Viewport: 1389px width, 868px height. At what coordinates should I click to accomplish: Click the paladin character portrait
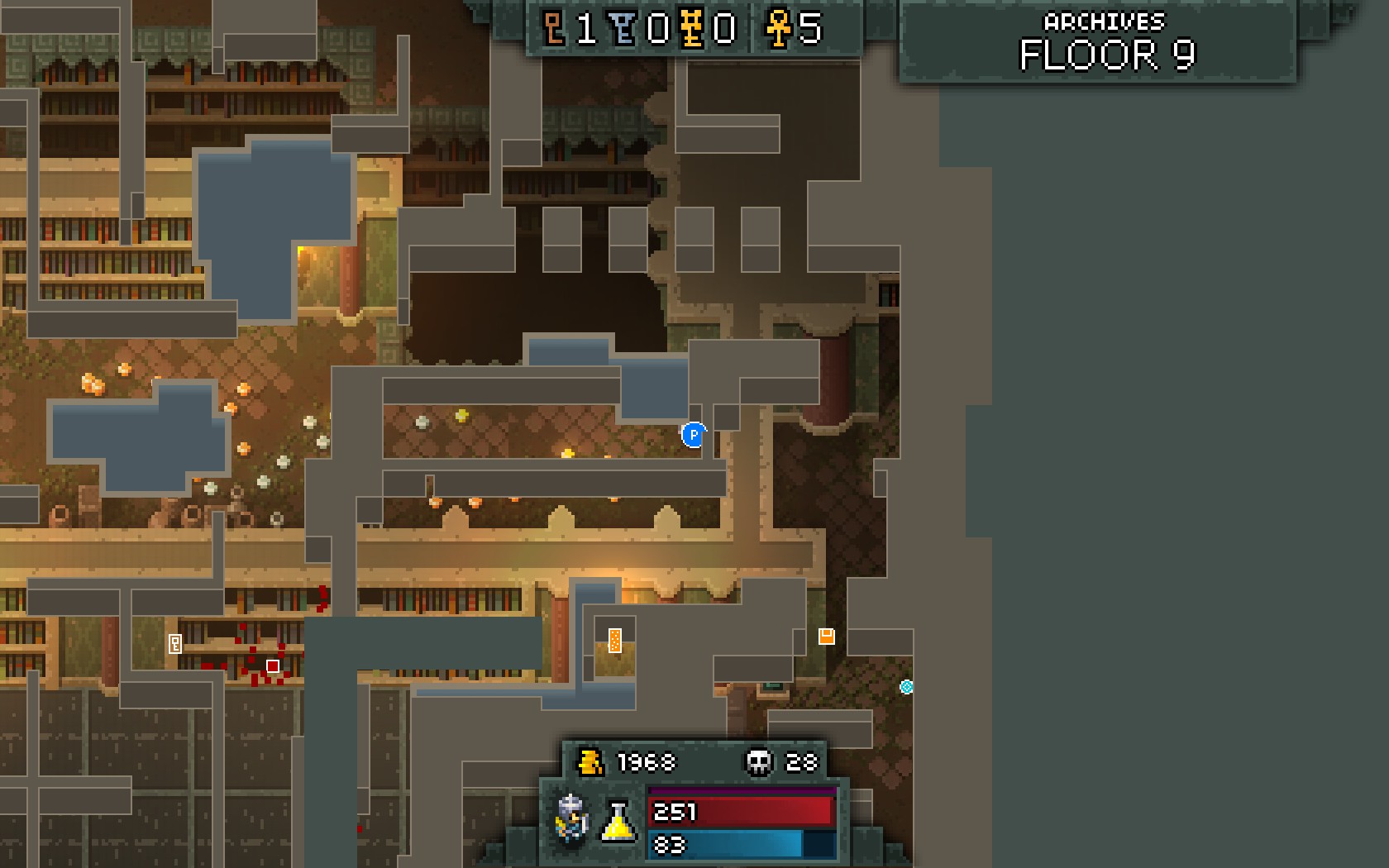pyautogui.click(x=571, y=818)
